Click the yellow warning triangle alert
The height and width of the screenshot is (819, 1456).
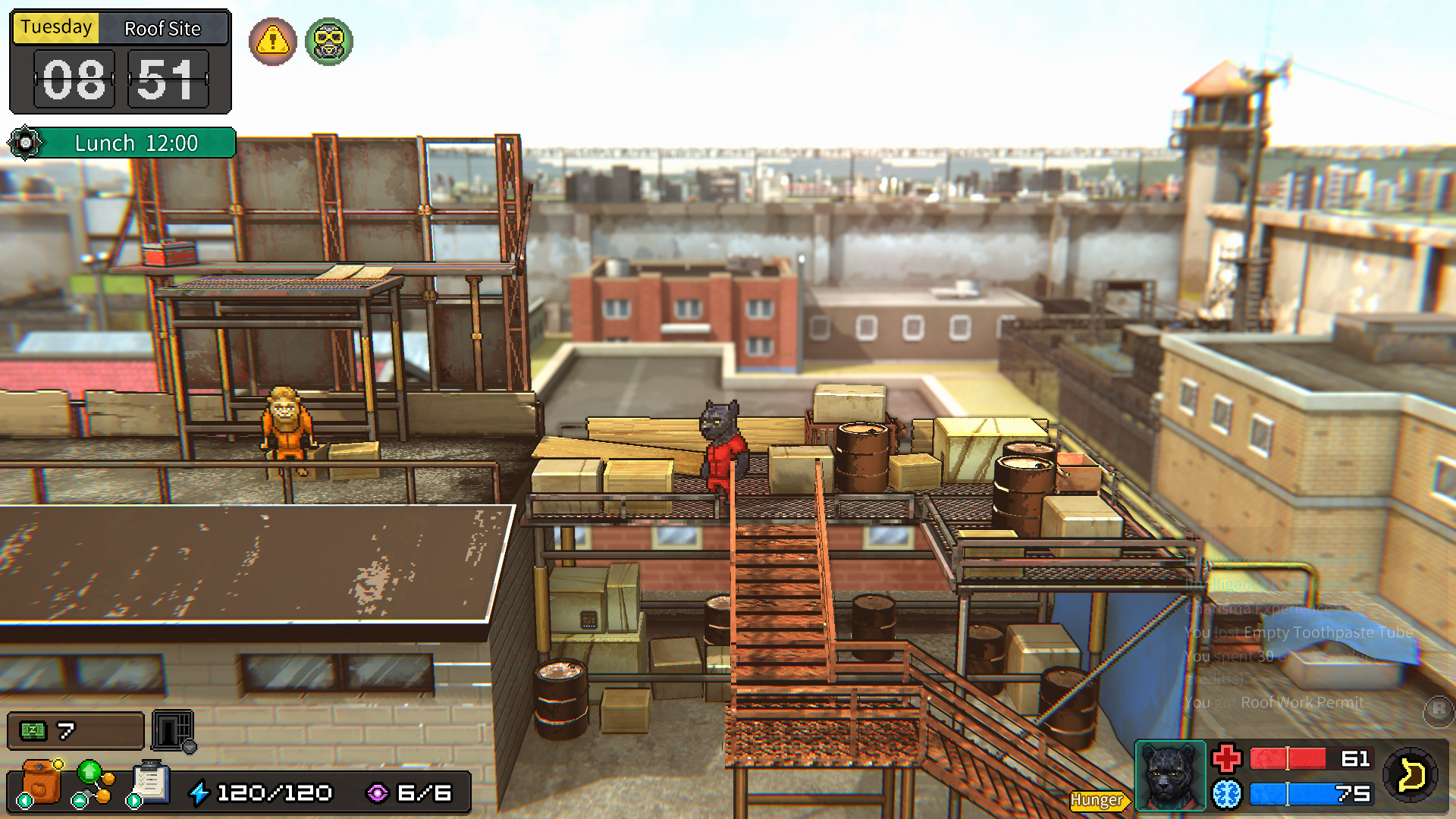coord(272,42)
